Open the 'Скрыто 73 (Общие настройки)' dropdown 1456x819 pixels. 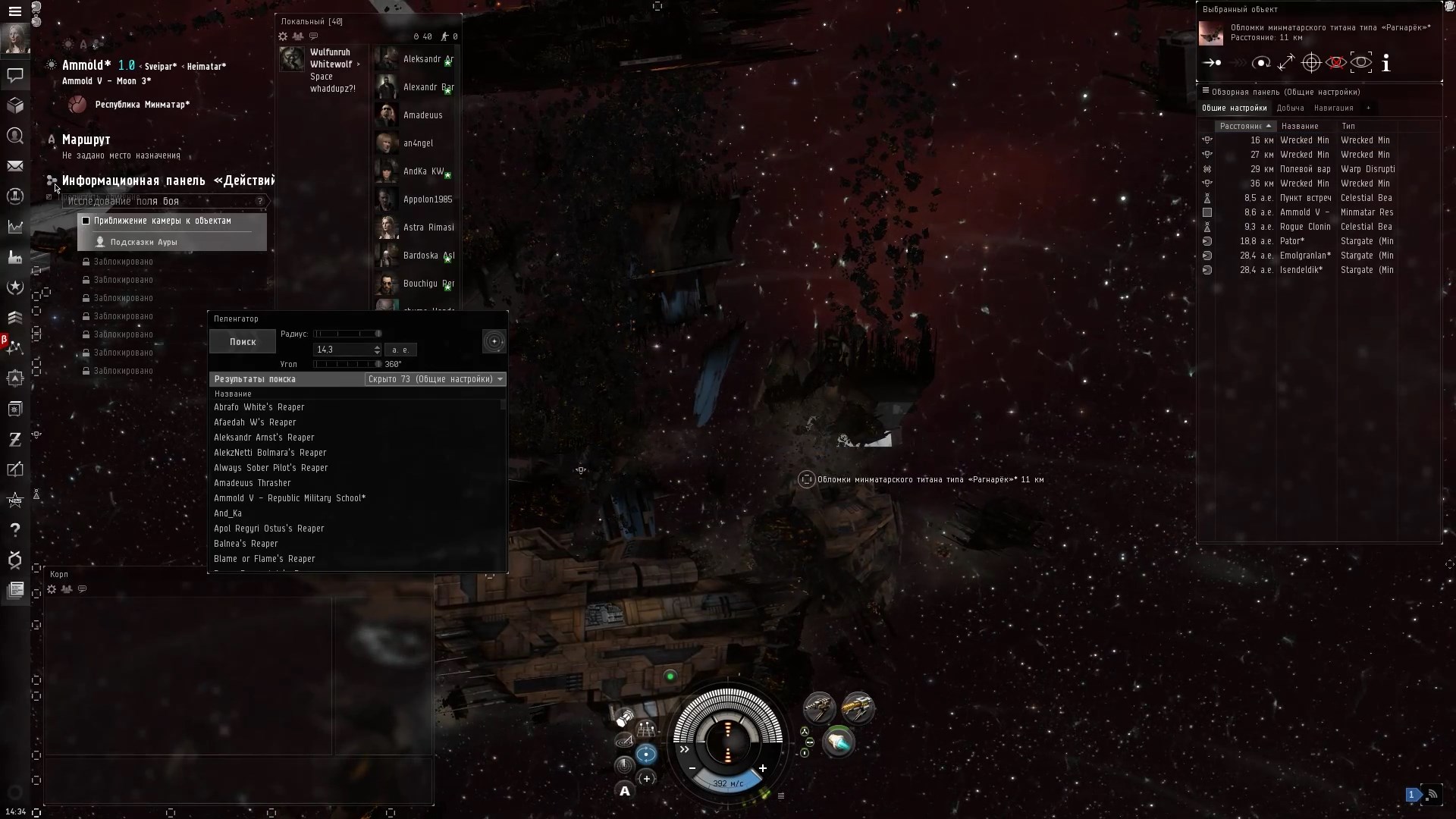tap(435, 379)
